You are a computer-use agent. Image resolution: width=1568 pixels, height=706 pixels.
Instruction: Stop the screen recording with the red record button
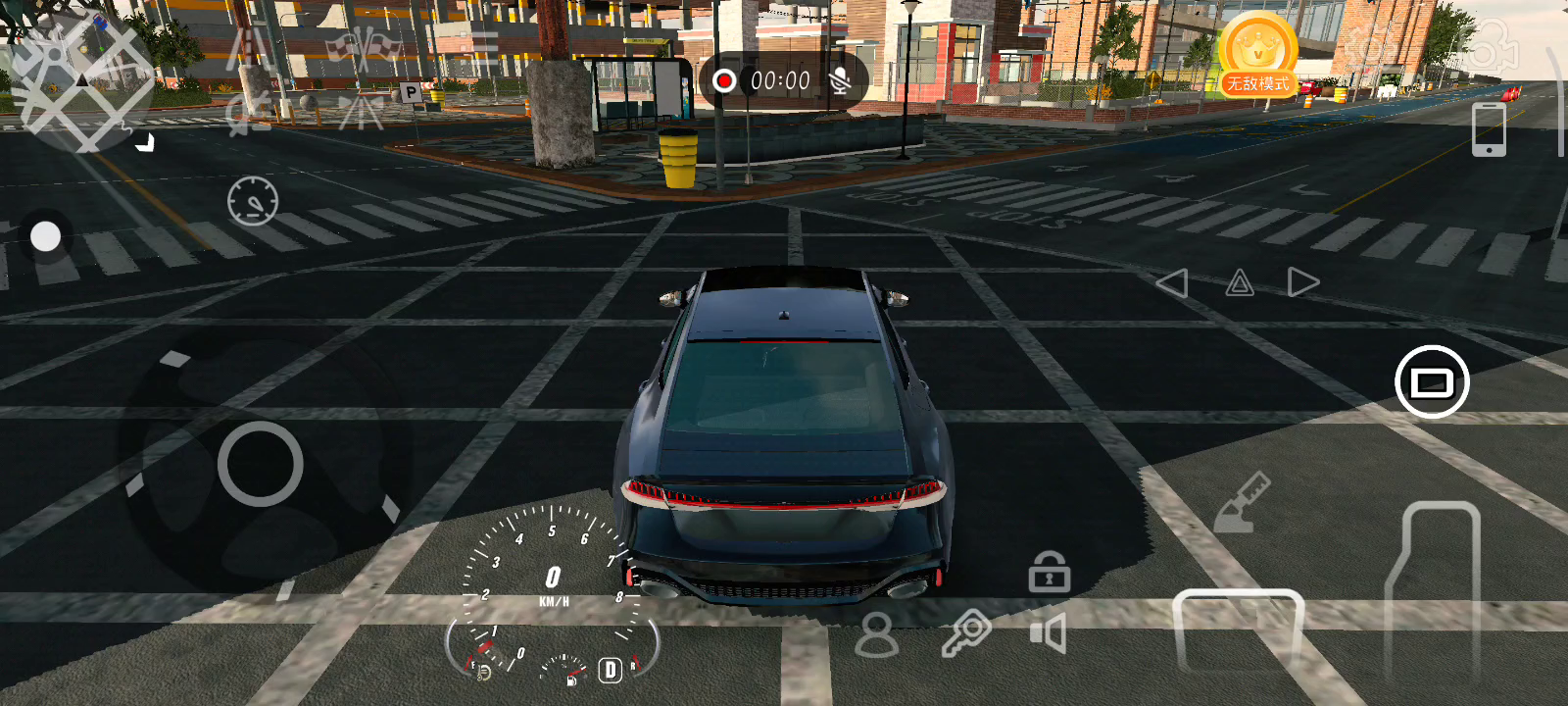click(724, 80)
